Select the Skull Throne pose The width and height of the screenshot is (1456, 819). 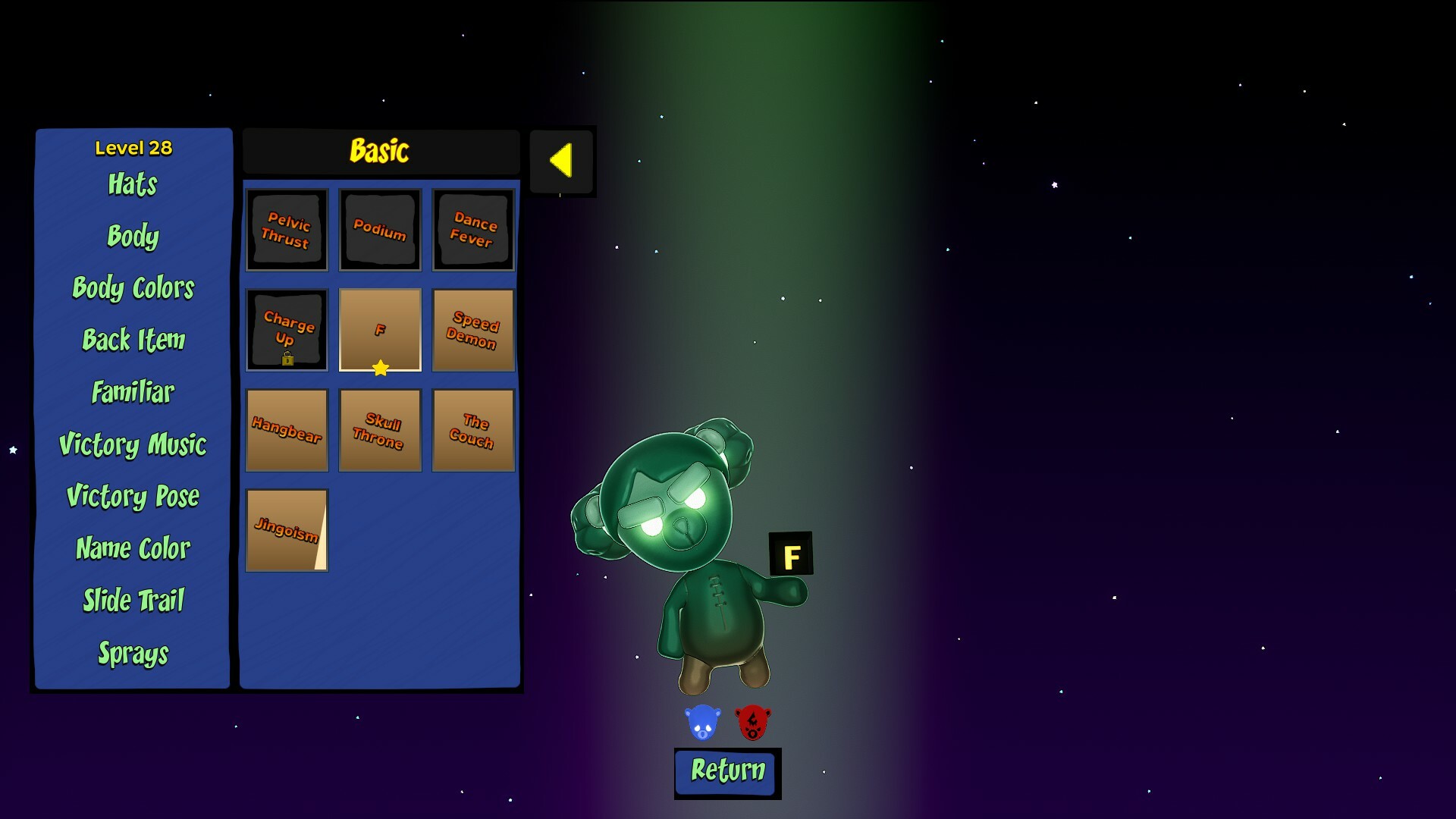click(x=380, y=430)
